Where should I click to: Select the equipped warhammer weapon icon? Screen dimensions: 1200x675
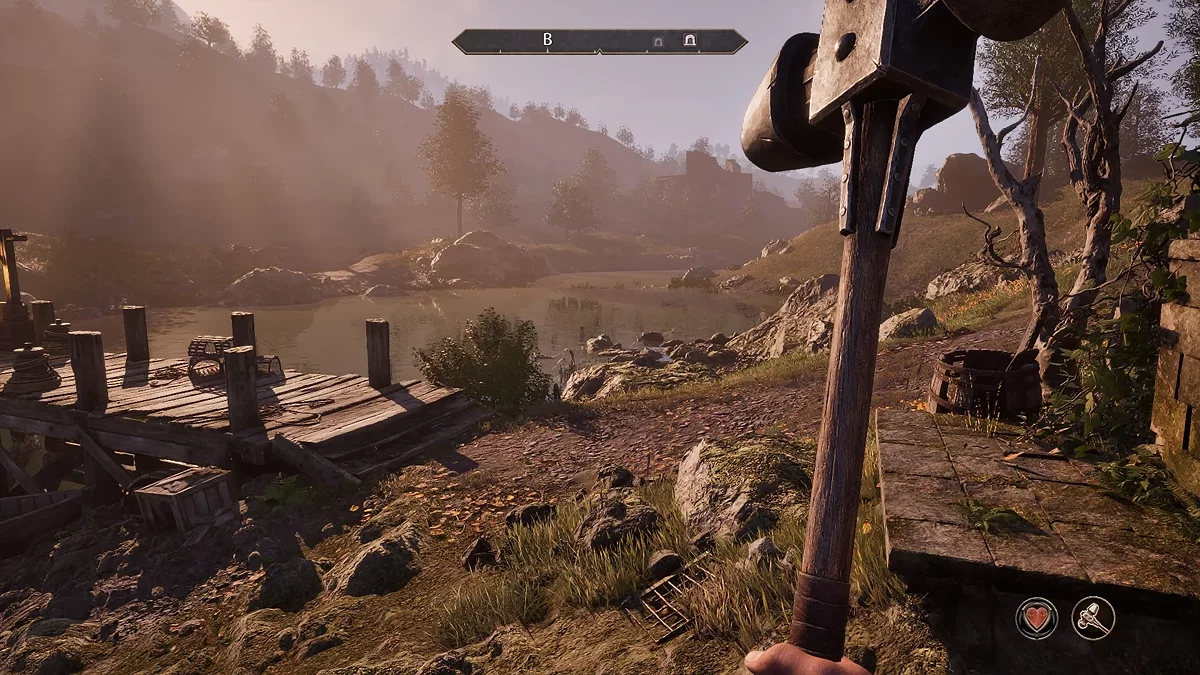coord(1093,617)
